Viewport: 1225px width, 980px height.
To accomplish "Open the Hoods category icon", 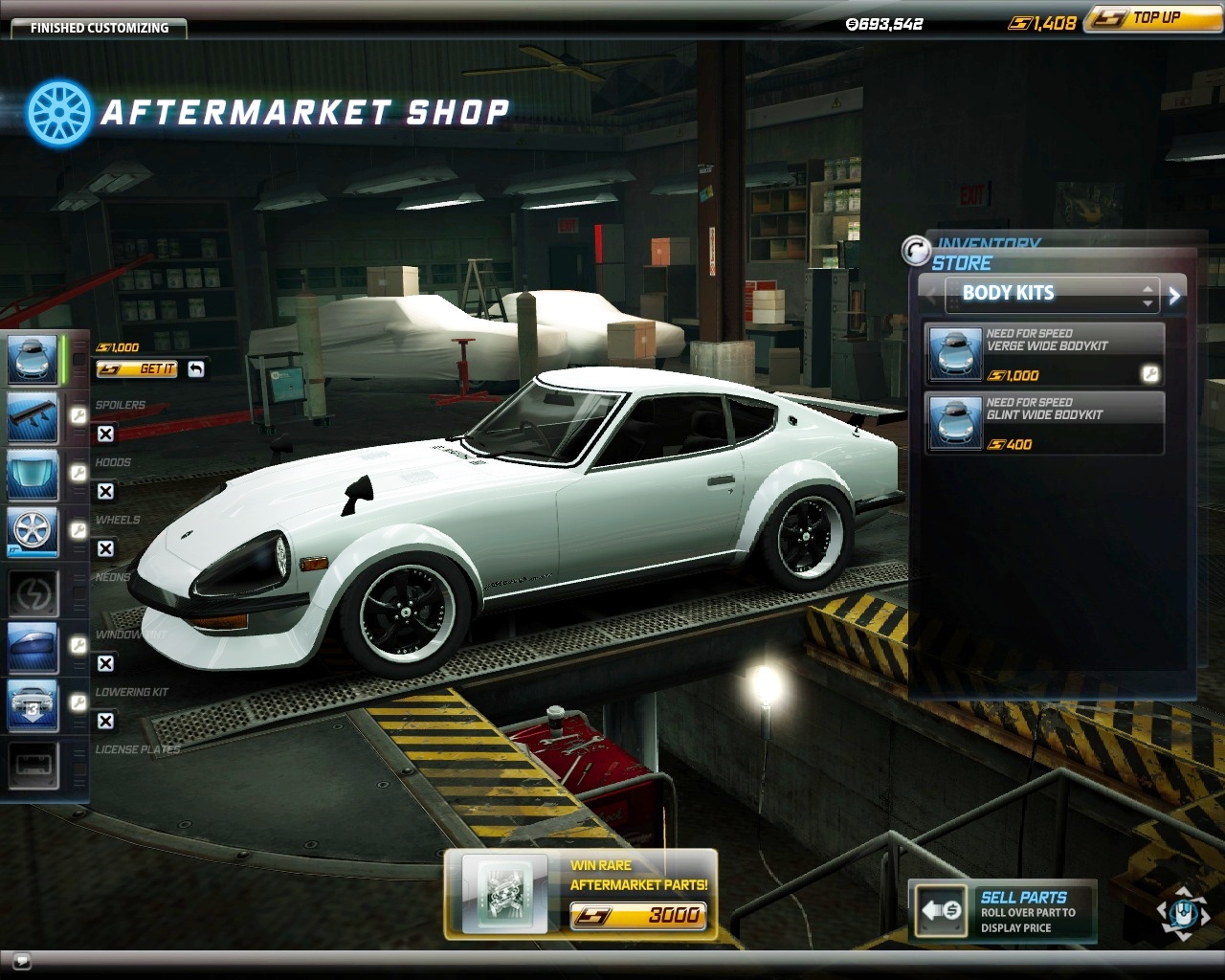I will pyautogui.click(x=33, y=475).
